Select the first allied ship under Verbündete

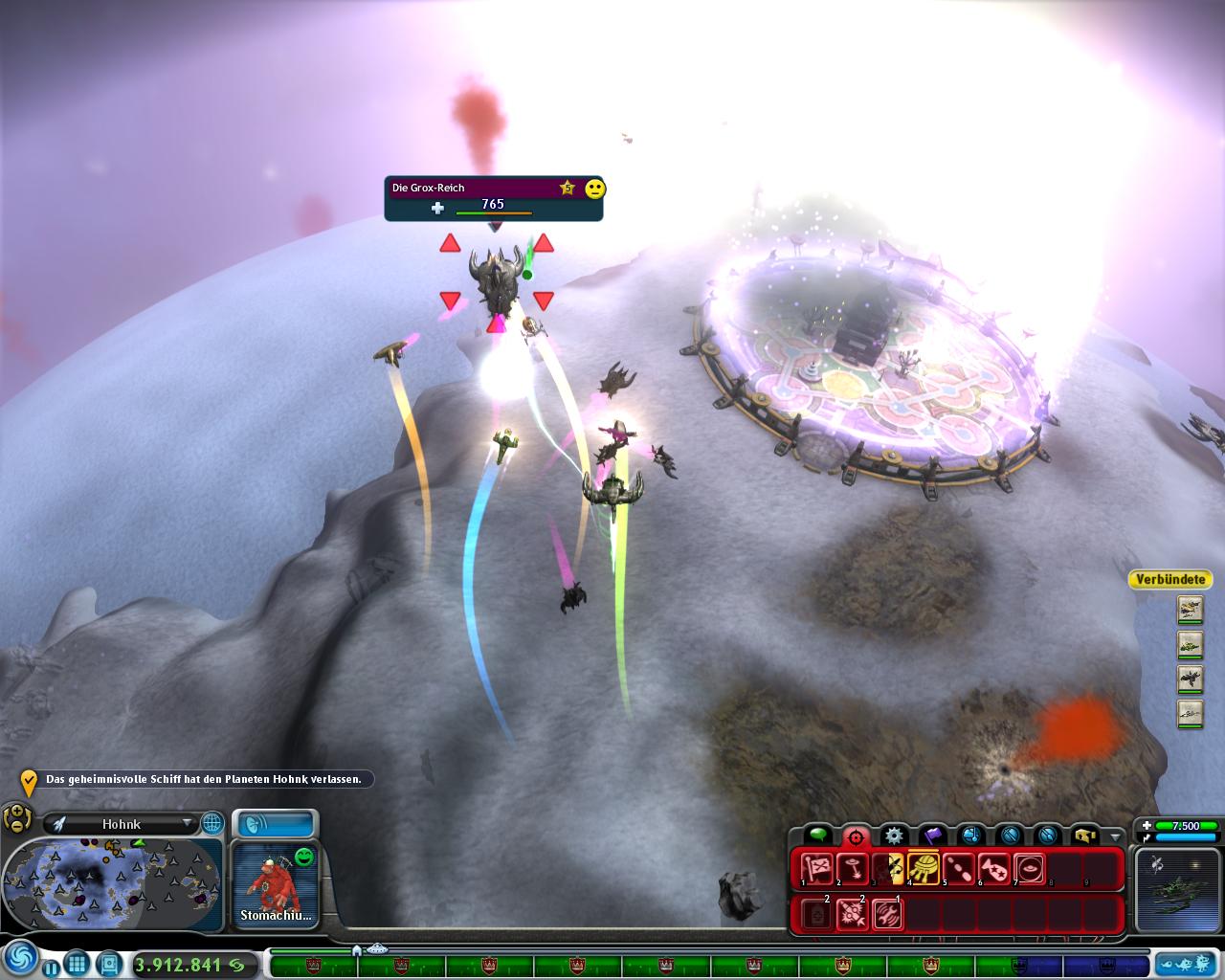click(x=1190, y=610)
